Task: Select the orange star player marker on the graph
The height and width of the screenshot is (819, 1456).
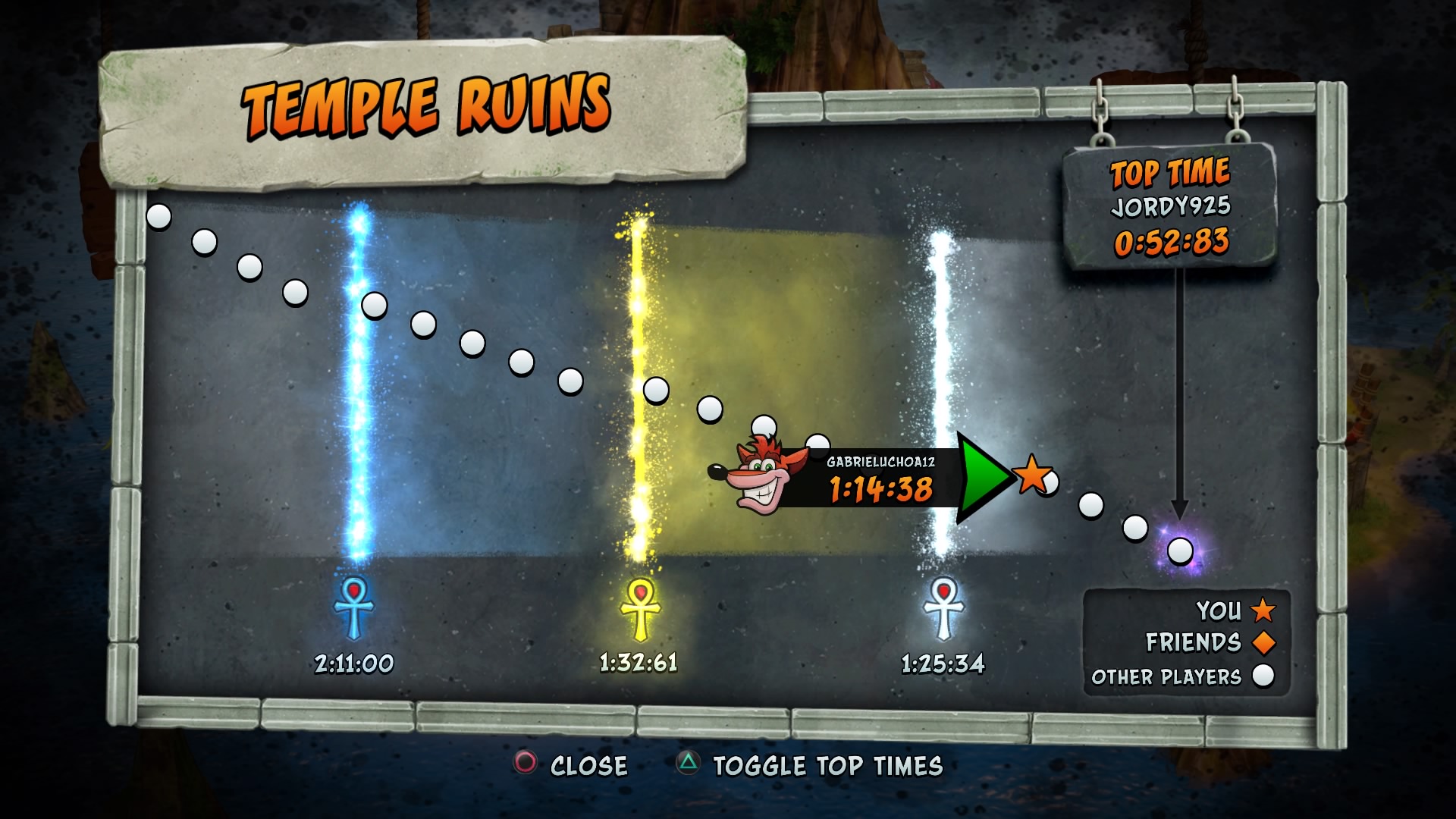Action: coord(1032,474)
